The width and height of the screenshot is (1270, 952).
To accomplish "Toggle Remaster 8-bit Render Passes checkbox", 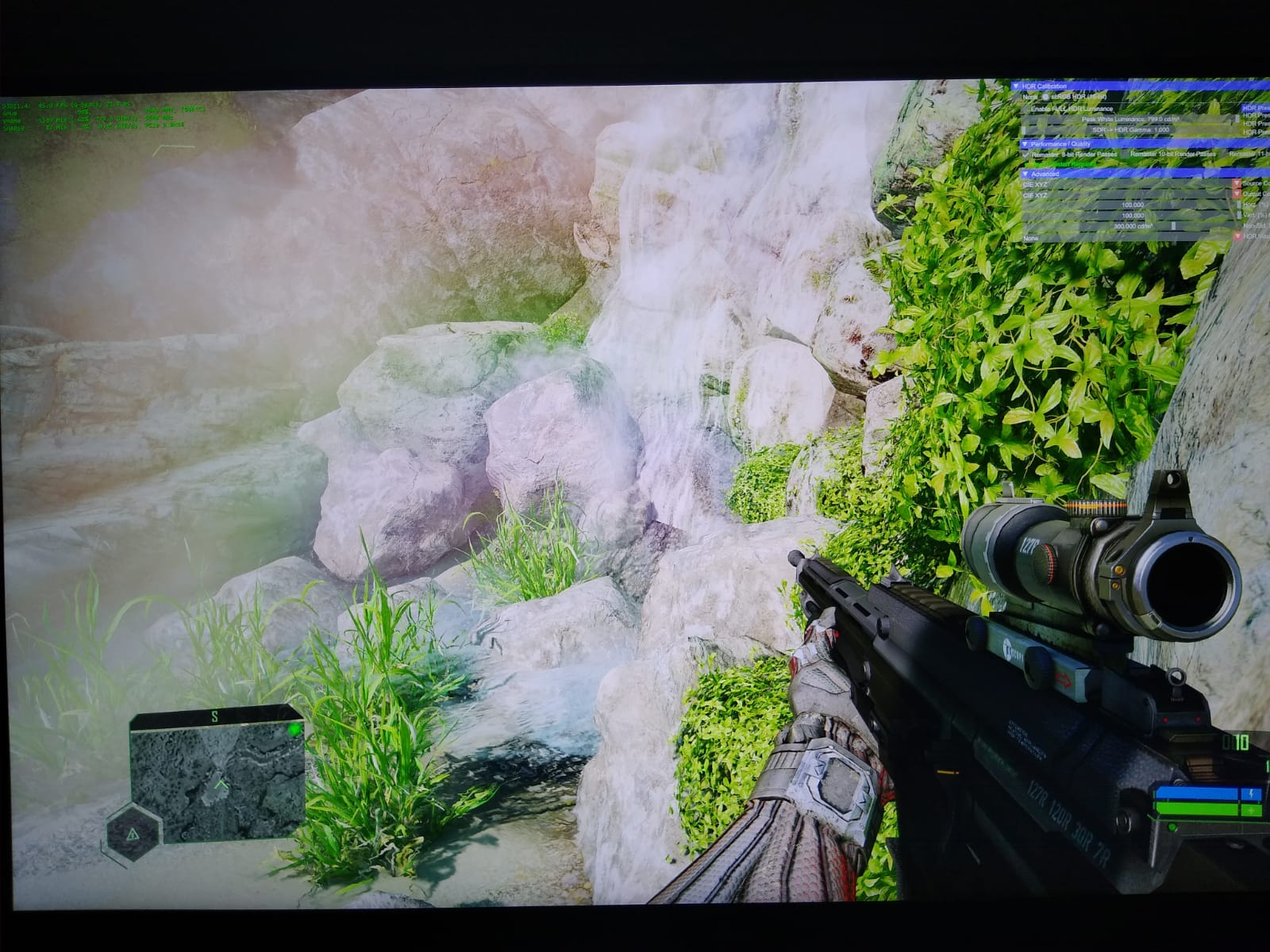I will [x=1026, y=154].
